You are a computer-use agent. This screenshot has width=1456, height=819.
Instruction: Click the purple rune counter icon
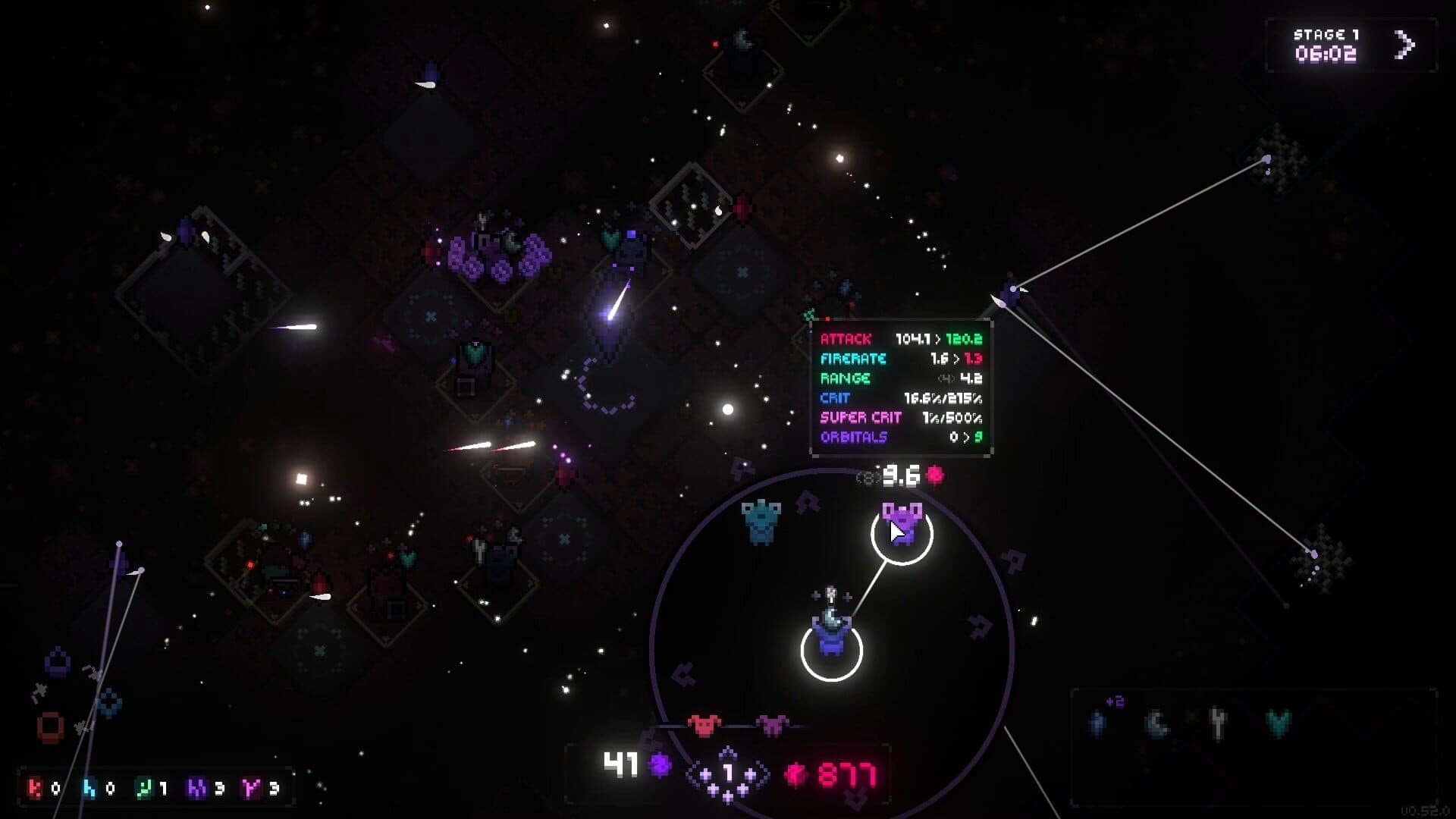[x=197, y=789]
